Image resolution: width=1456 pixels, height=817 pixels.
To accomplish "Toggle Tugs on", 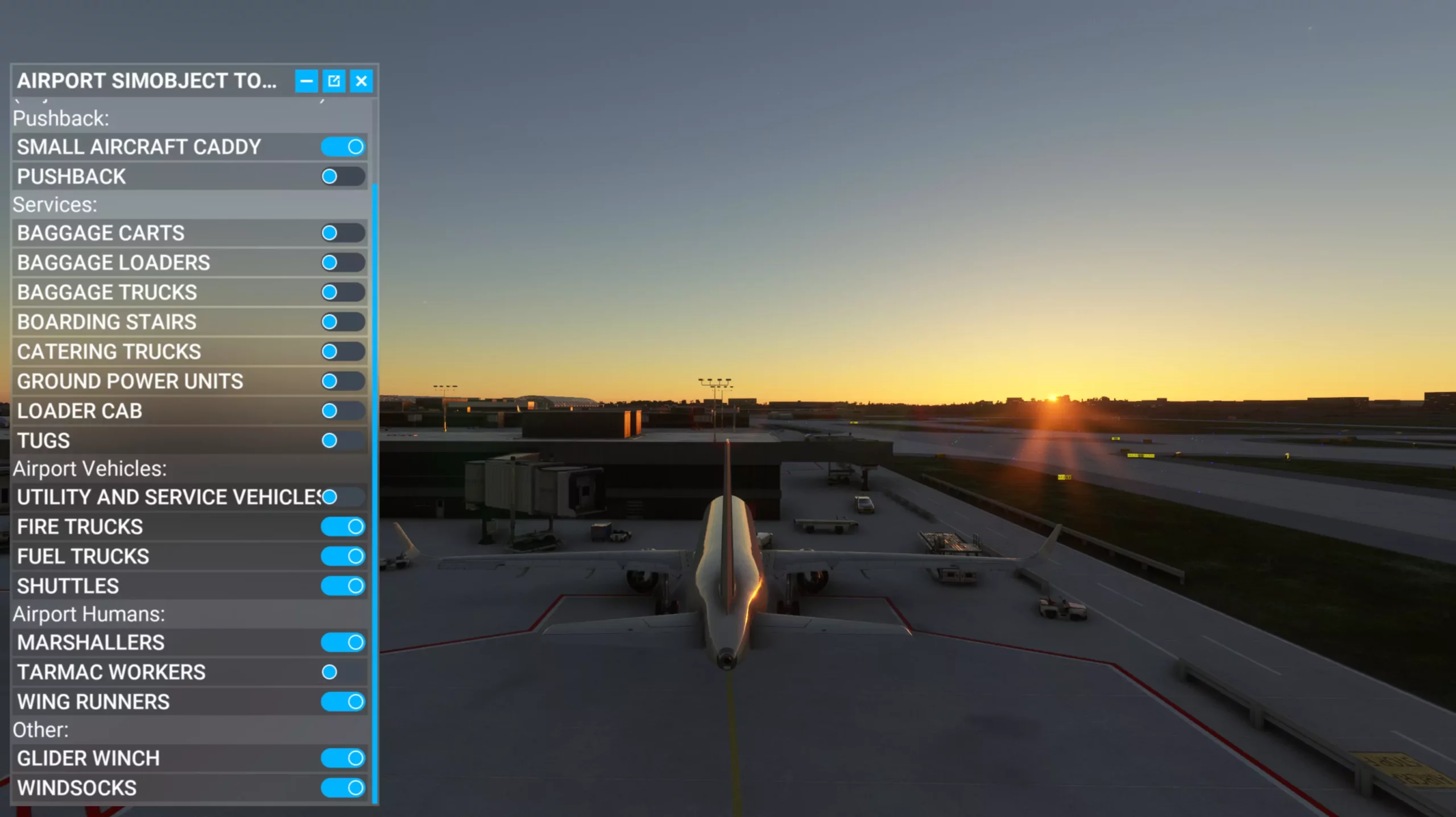I will pos(343,441).
